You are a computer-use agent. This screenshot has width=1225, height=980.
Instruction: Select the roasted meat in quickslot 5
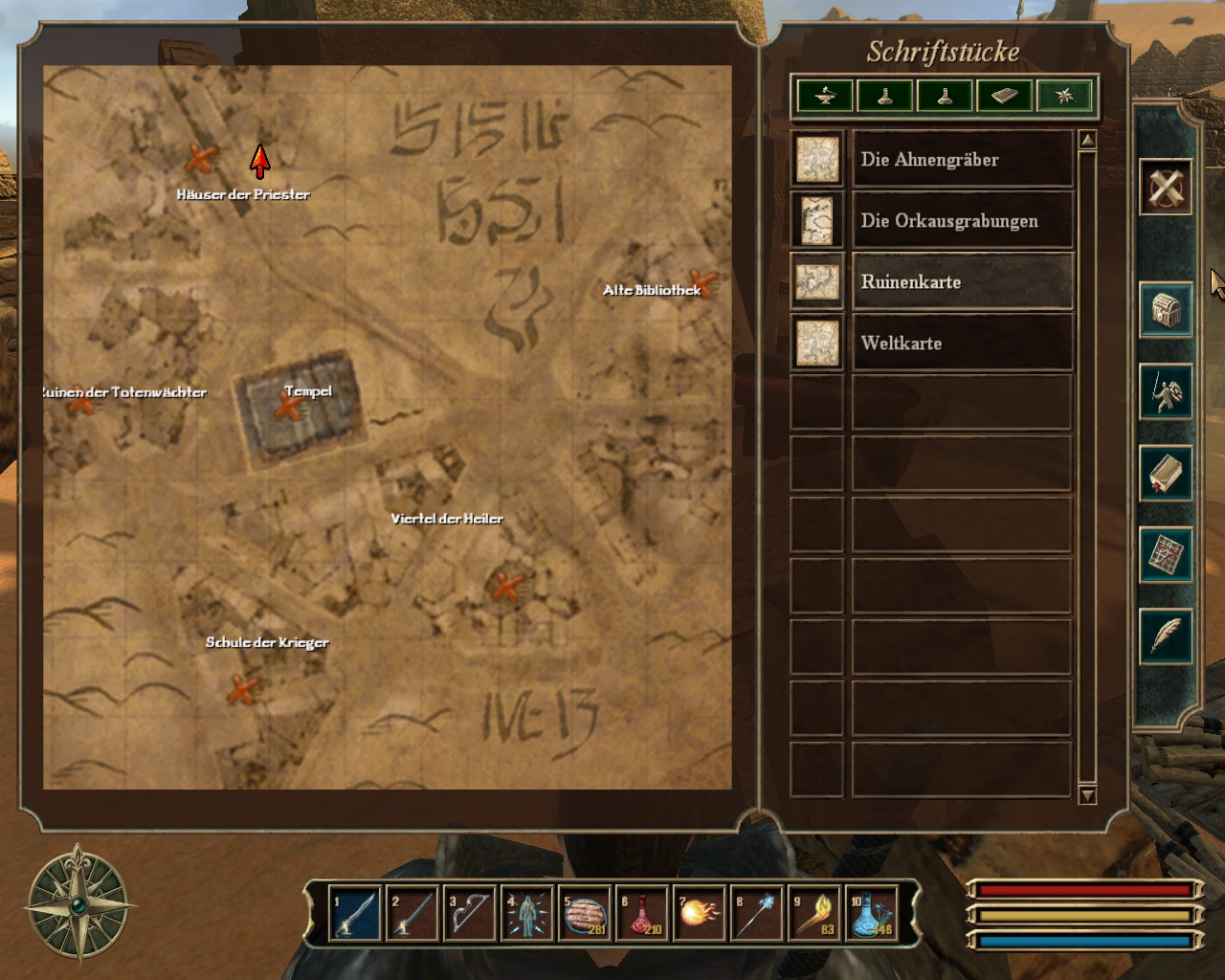click(584, 913)
